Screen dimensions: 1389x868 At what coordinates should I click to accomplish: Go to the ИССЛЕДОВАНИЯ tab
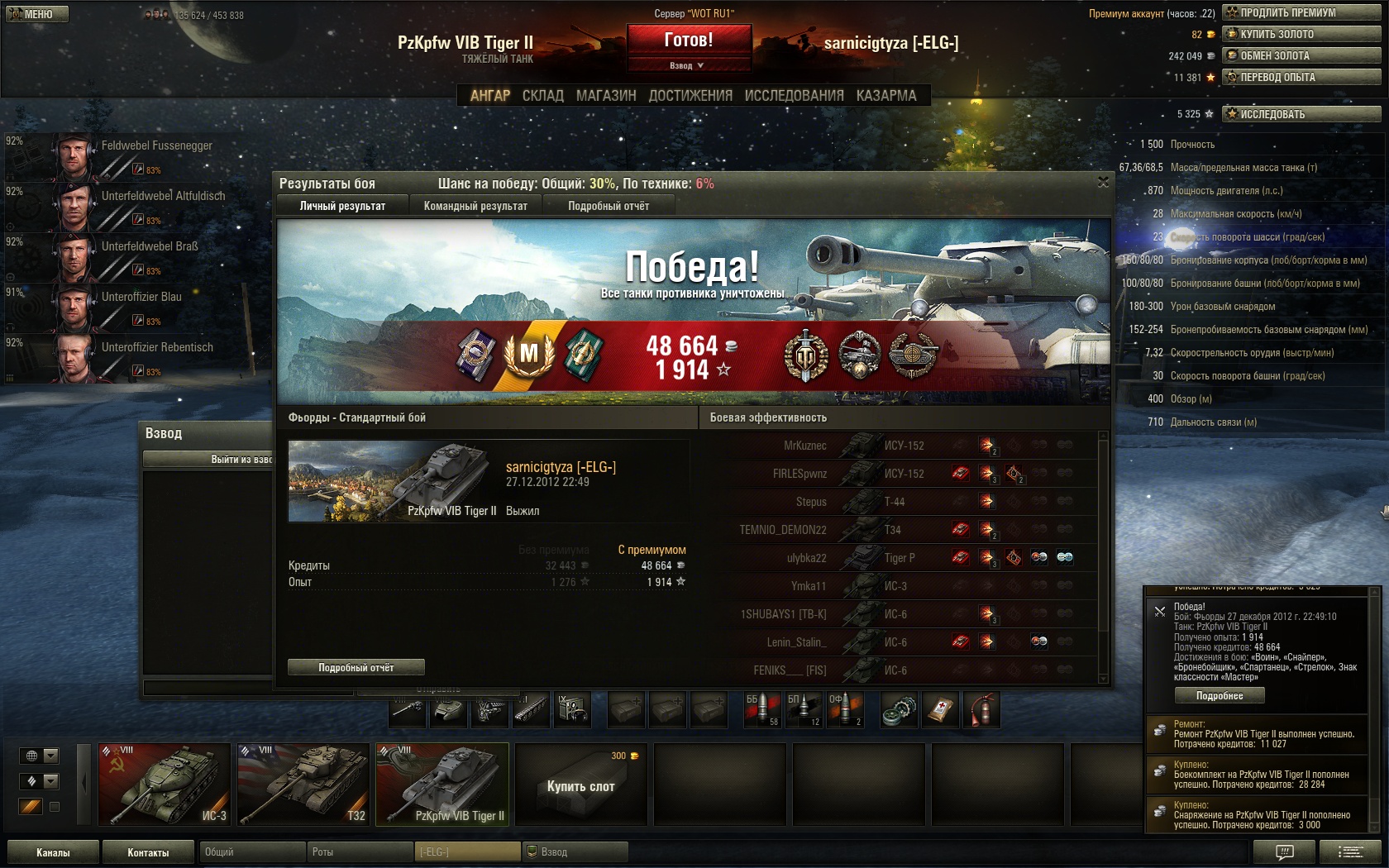pos(794,96)
